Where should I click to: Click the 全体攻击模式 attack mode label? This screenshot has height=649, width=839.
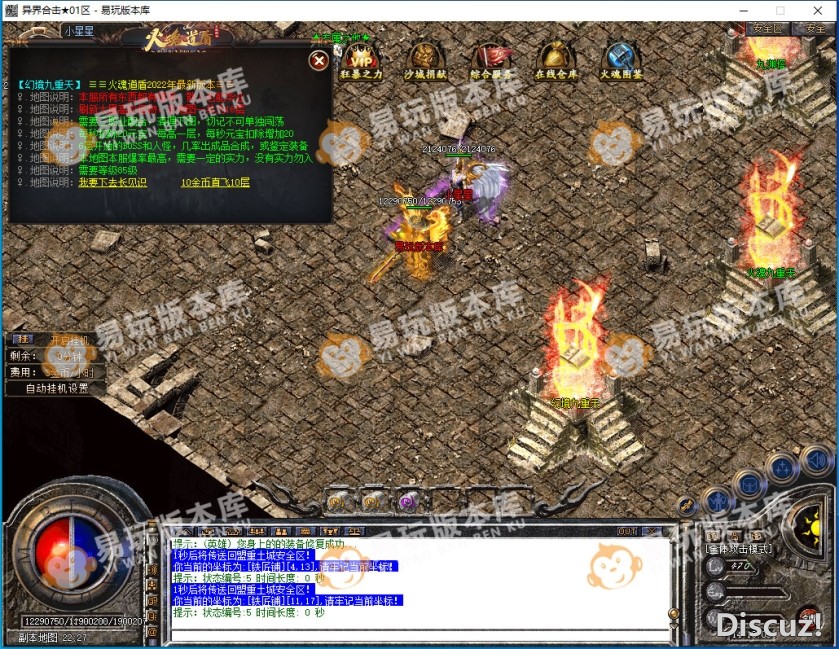(x=740, y=549)
